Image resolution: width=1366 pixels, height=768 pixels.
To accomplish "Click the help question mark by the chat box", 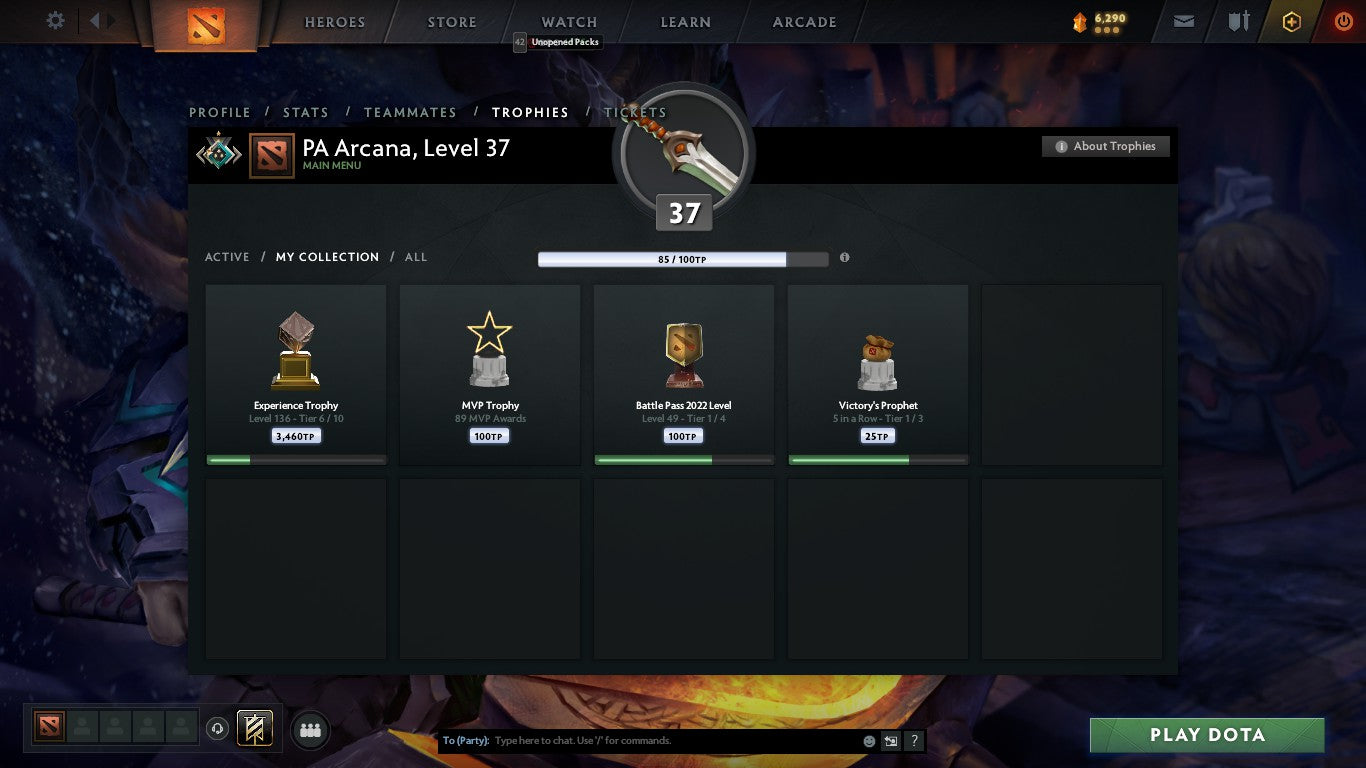I will click(913, 740).
